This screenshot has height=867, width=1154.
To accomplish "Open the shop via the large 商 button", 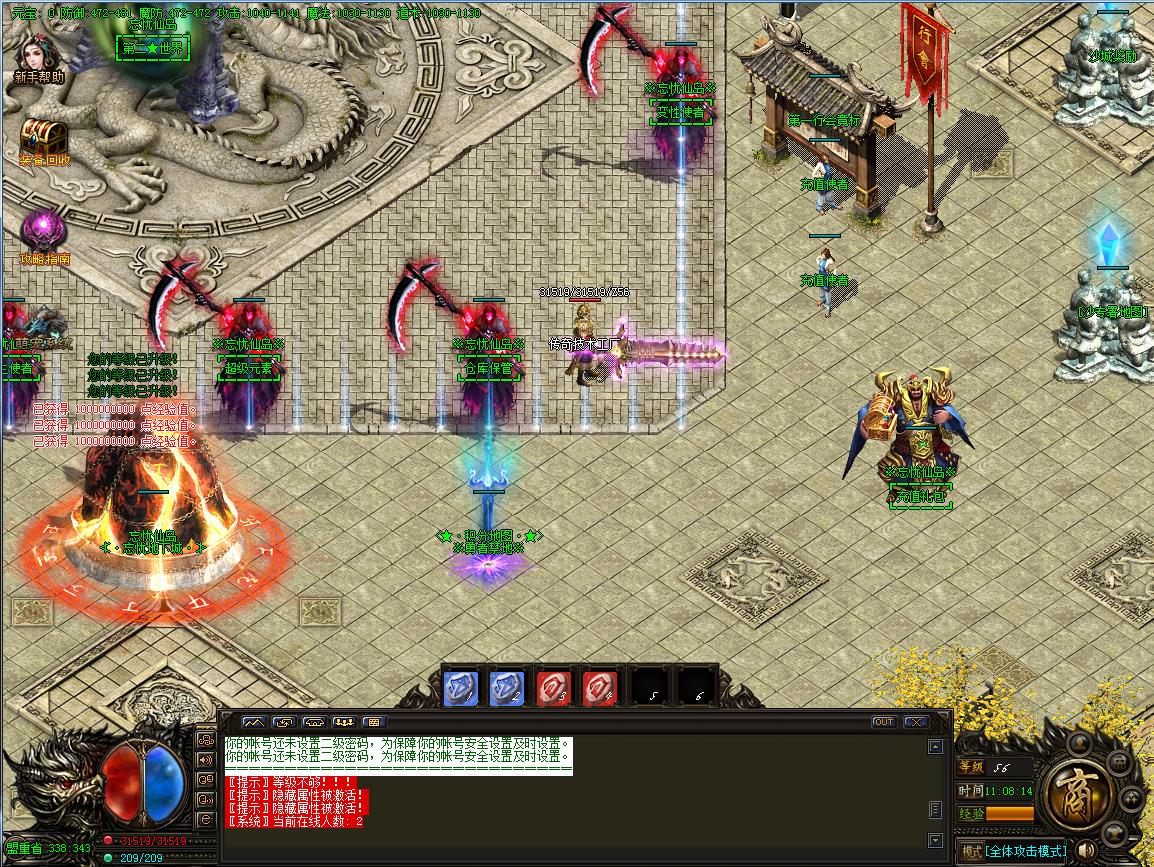I will pyautogui.click(x=1075, y=796).
